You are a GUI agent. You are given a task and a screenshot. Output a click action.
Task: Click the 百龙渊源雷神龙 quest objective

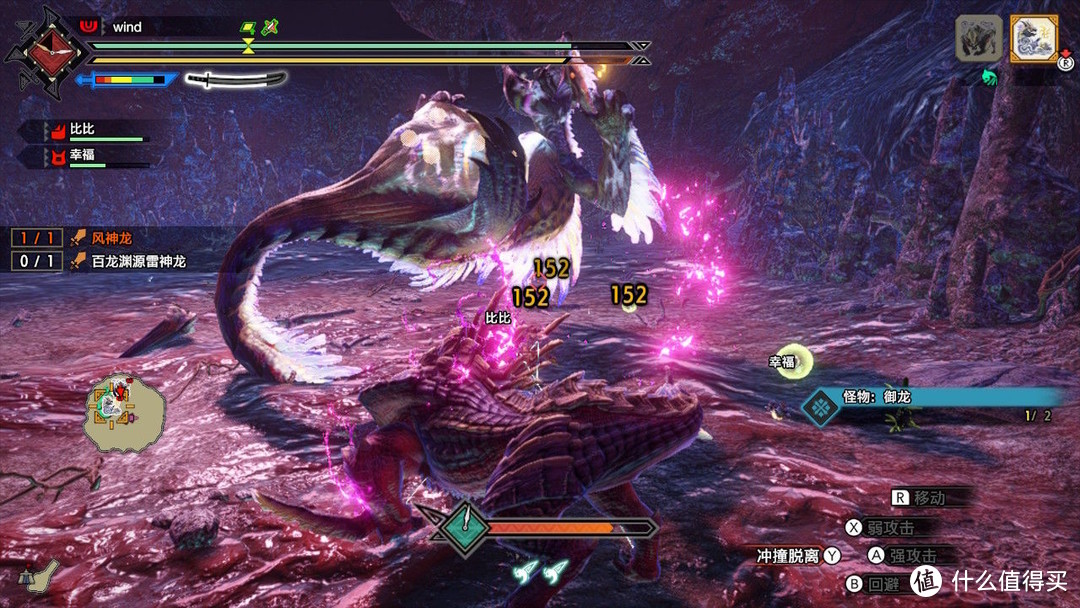pos(131,262)
